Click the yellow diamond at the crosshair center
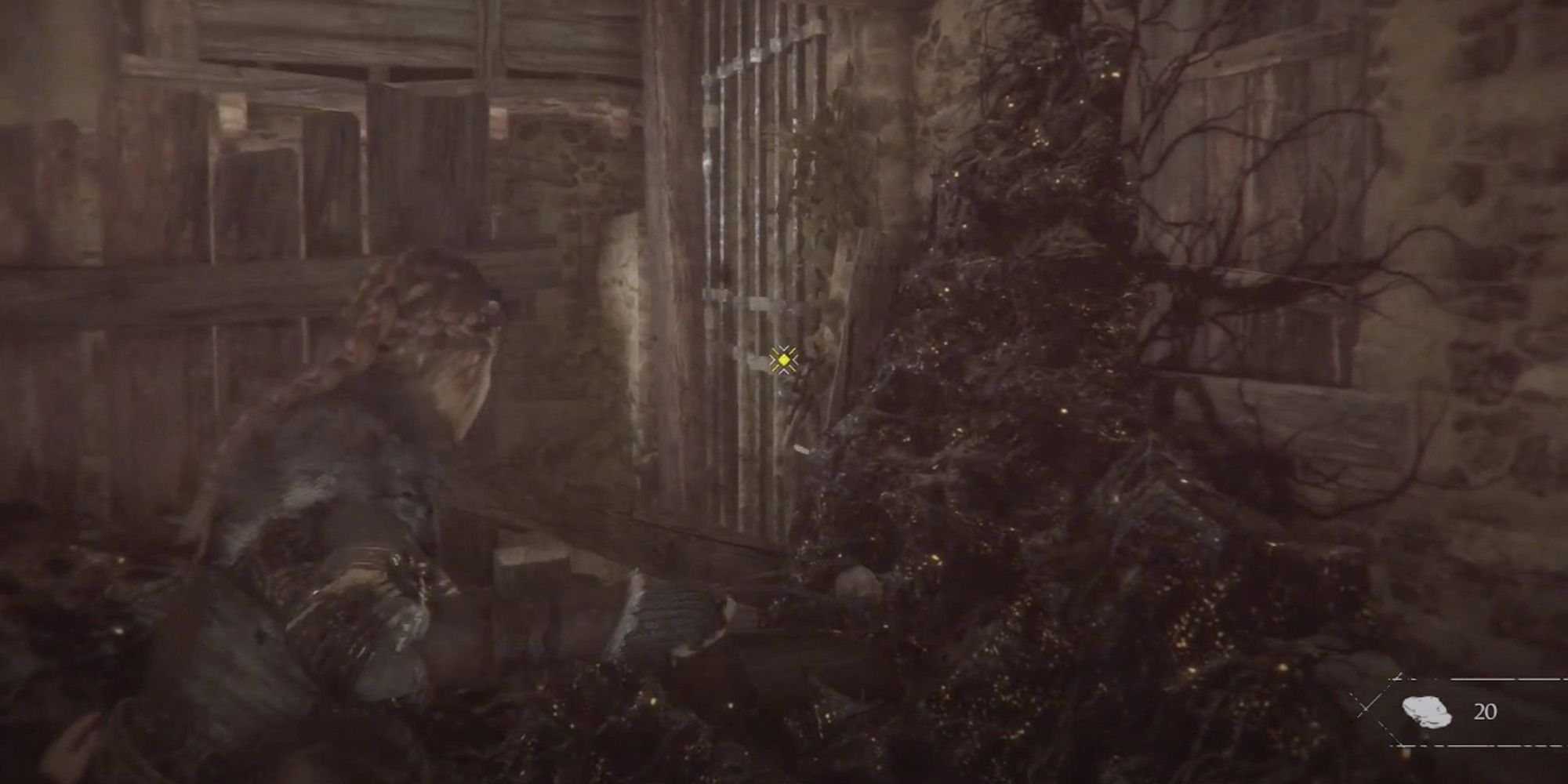This screenshot has width=1568, height=784. tap(784, 361)
